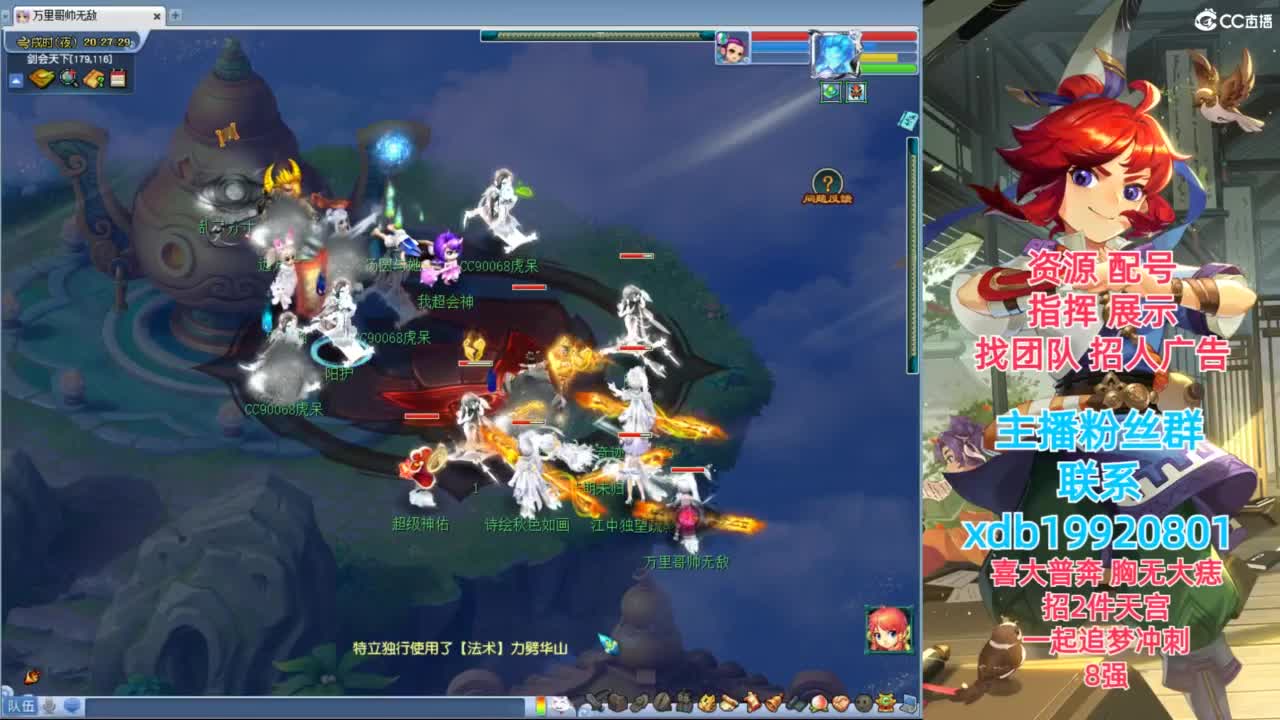Click the rainbow gradient bar in the bottom toolbar
The width and height of the screenshot is (1280, 720).
[540, 703]
